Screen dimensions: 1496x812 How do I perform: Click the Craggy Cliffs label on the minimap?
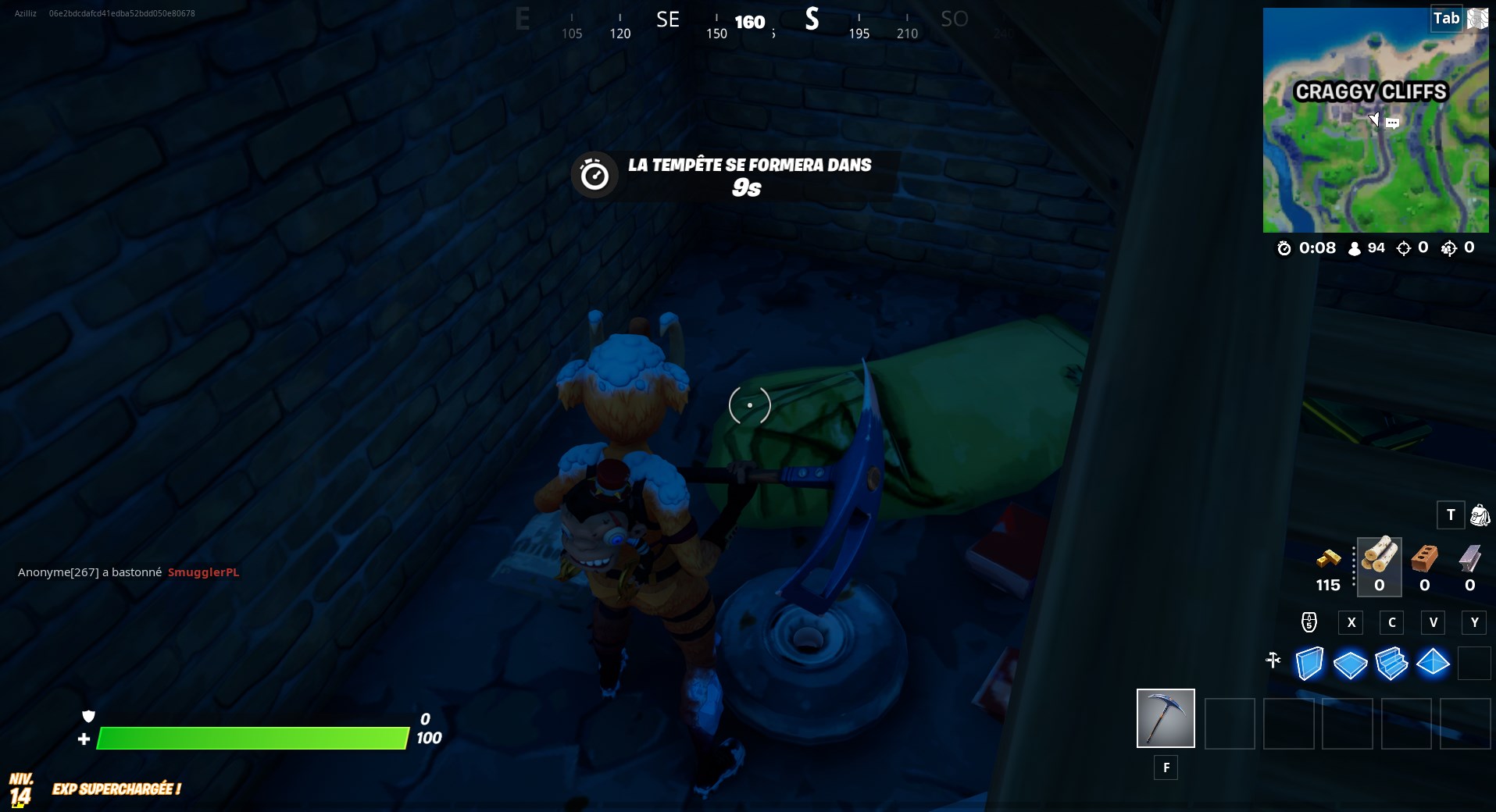1372,91
